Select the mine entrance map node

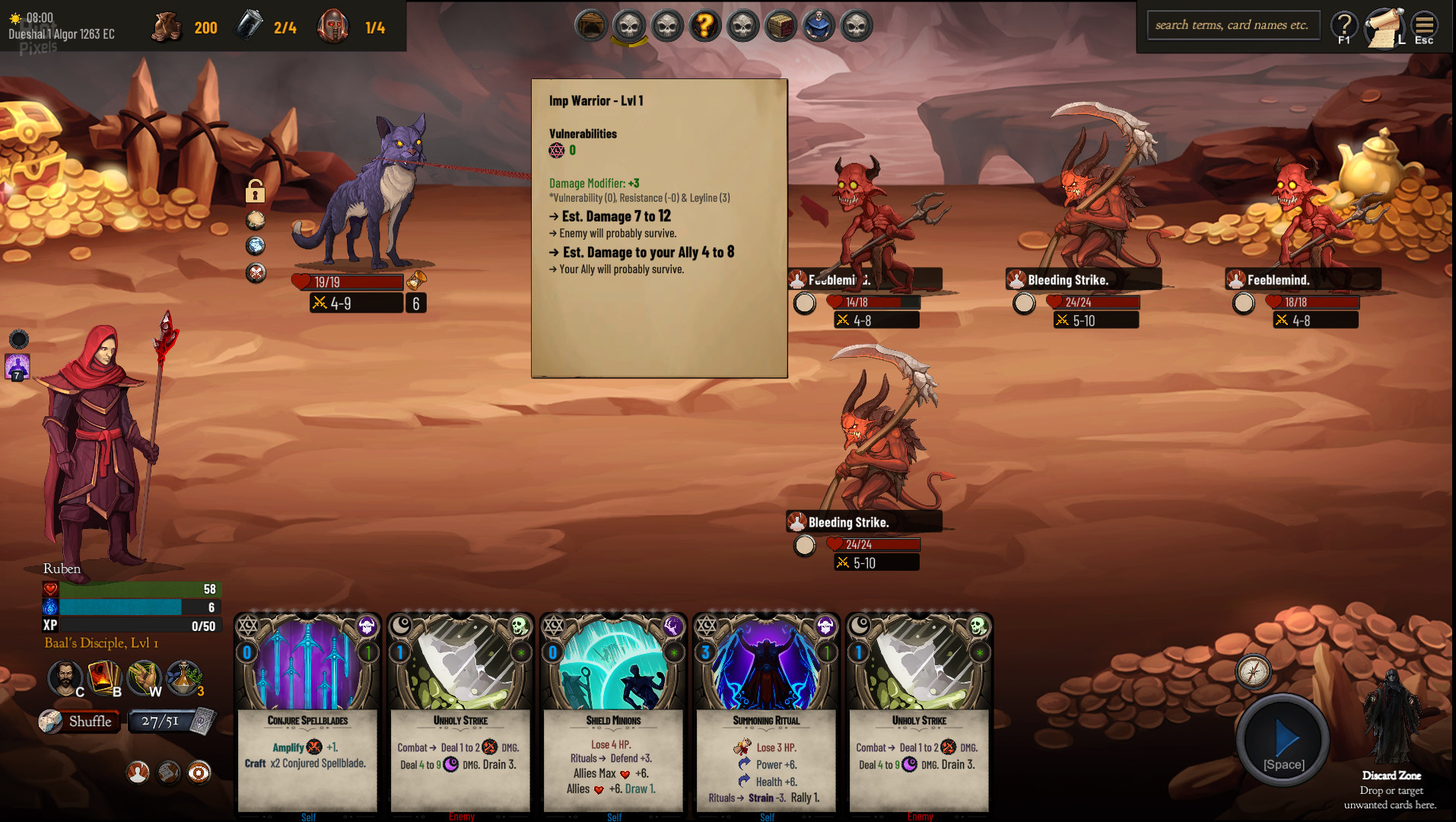pos(590,27)
